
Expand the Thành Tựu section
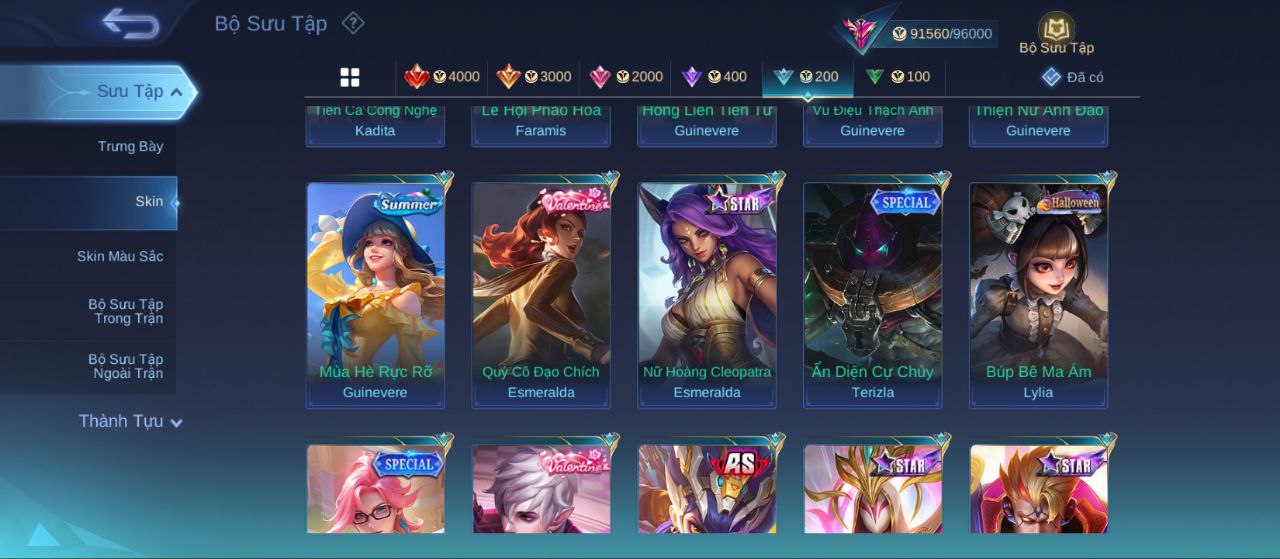130,421
